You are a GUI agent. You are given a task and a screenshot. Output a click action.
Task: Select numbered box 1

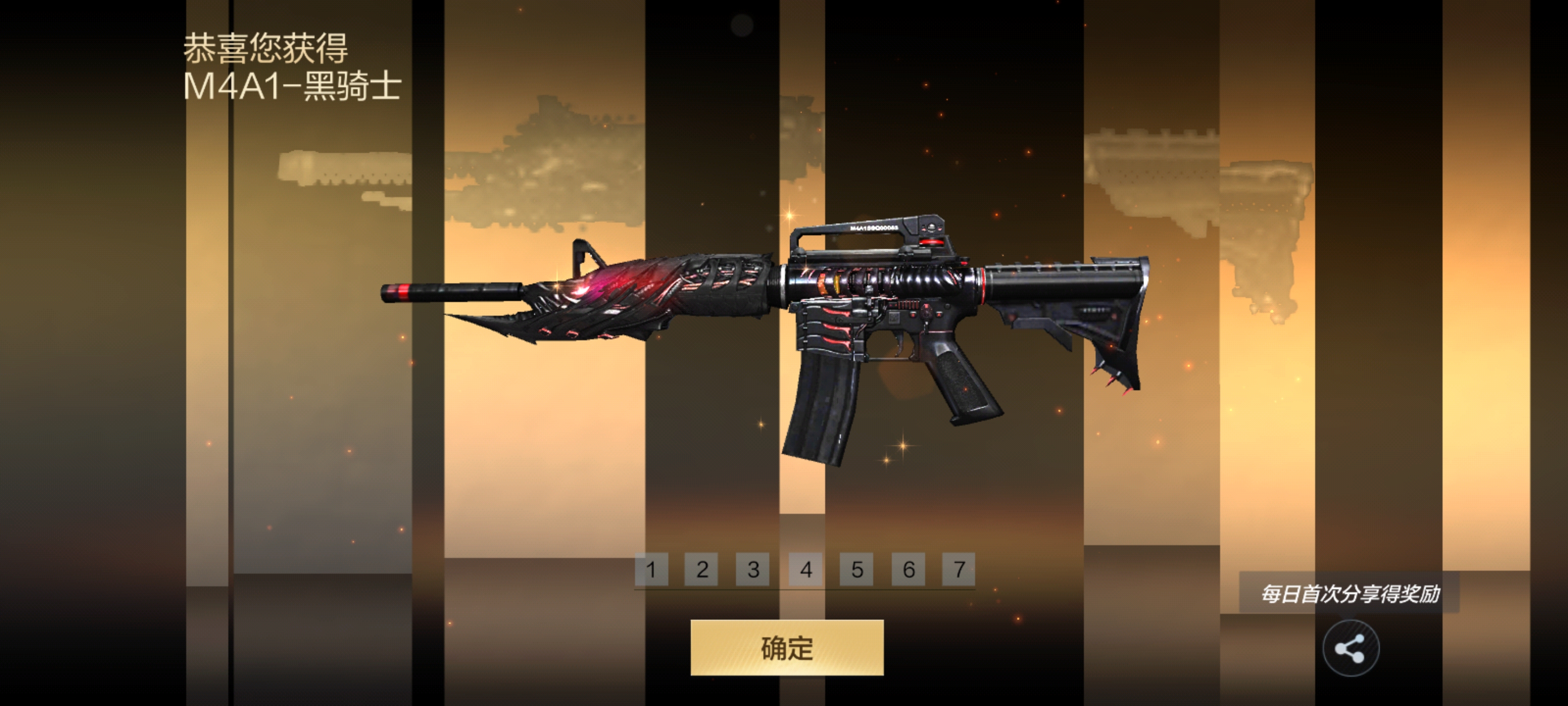(651, 570)
